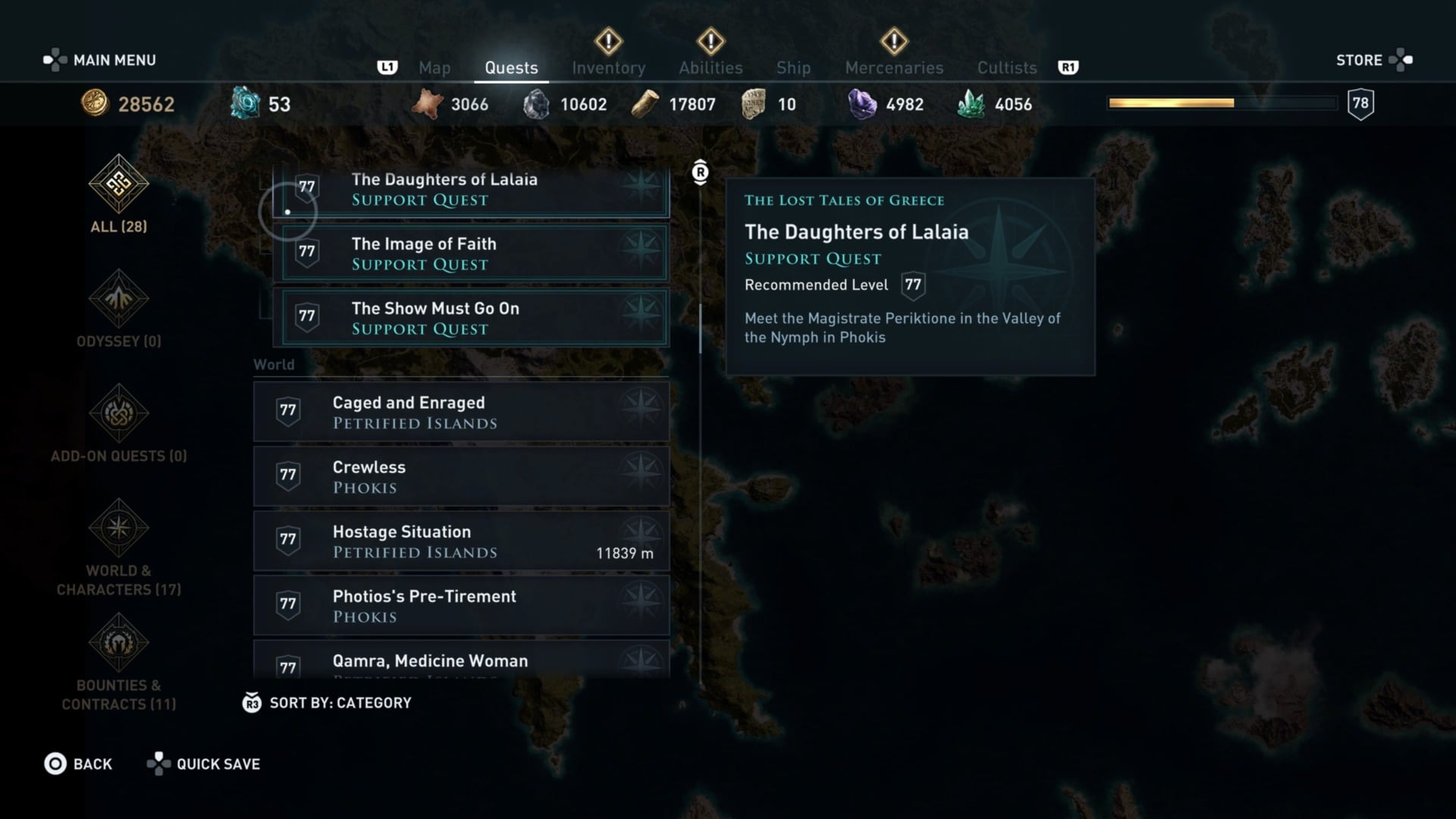
Task: Open the Inventory tab
Action: [x=608, y=67]
